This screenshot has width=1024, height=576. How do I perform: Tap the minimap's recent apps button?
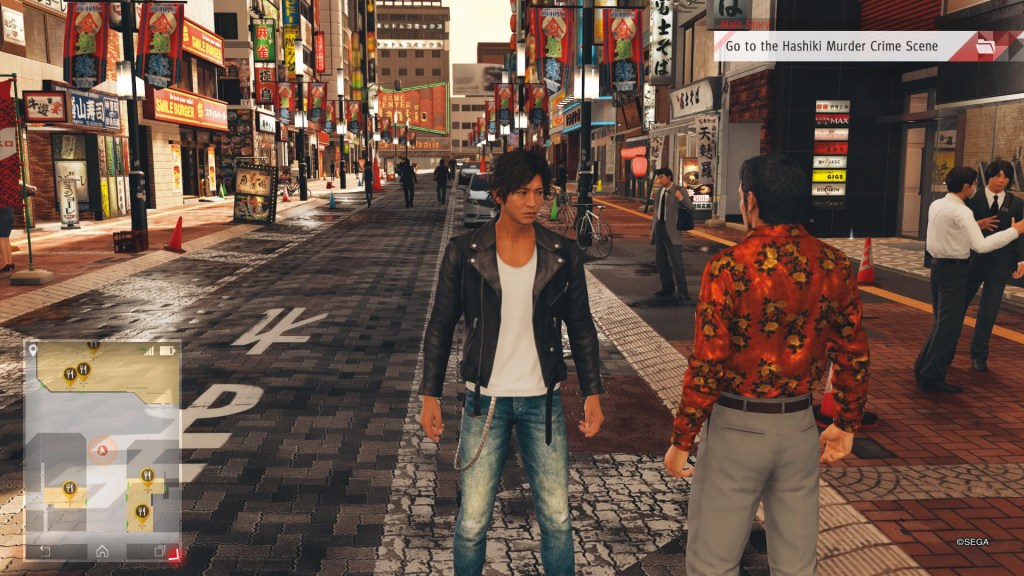pos(159,551)
